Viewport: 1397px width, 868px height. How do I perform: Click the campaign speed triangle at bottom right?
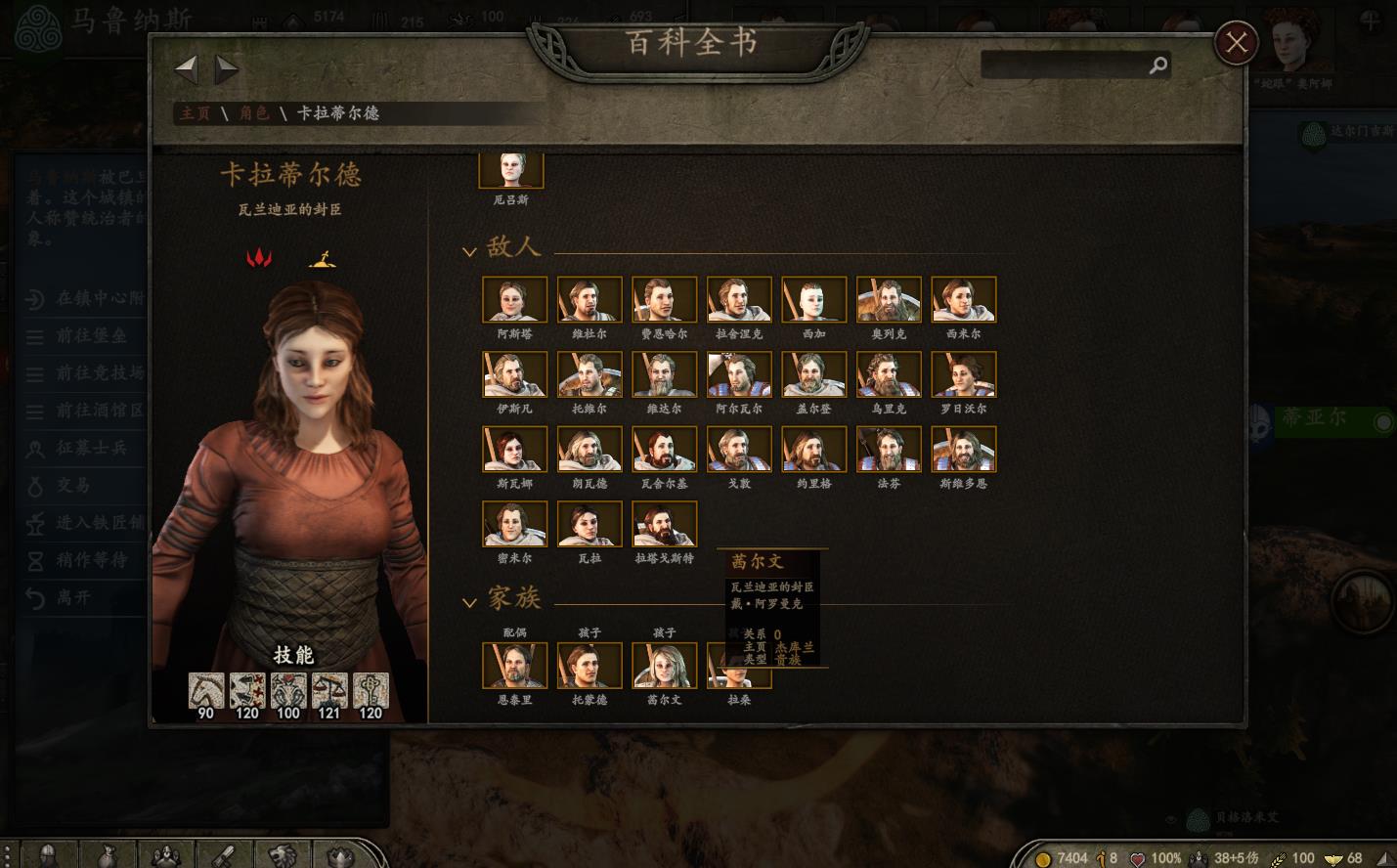1384,859
